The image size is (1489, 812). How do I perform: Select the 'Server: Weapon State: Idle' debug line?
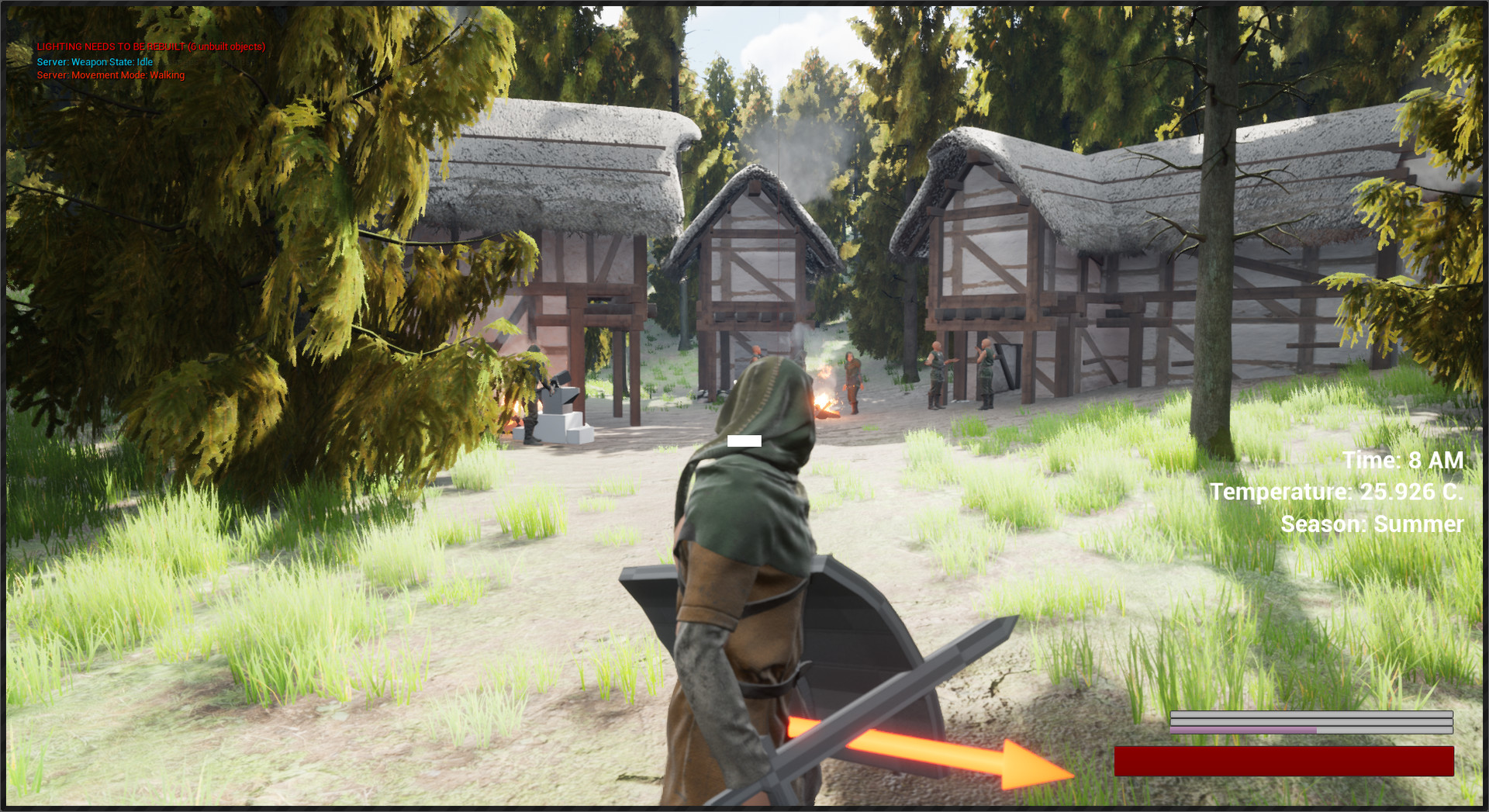[95, 61]
